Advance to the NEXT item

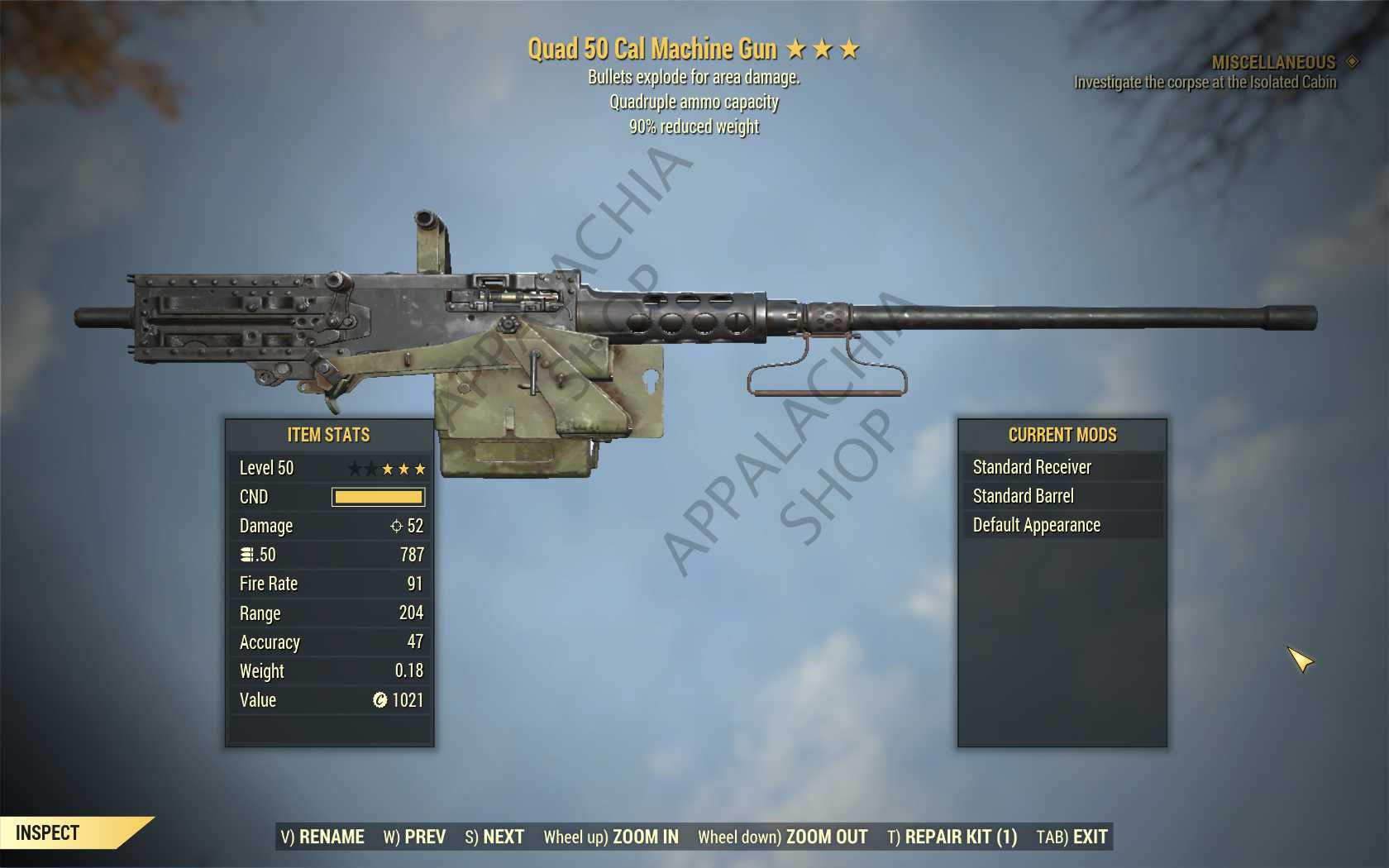coord(494,837)
